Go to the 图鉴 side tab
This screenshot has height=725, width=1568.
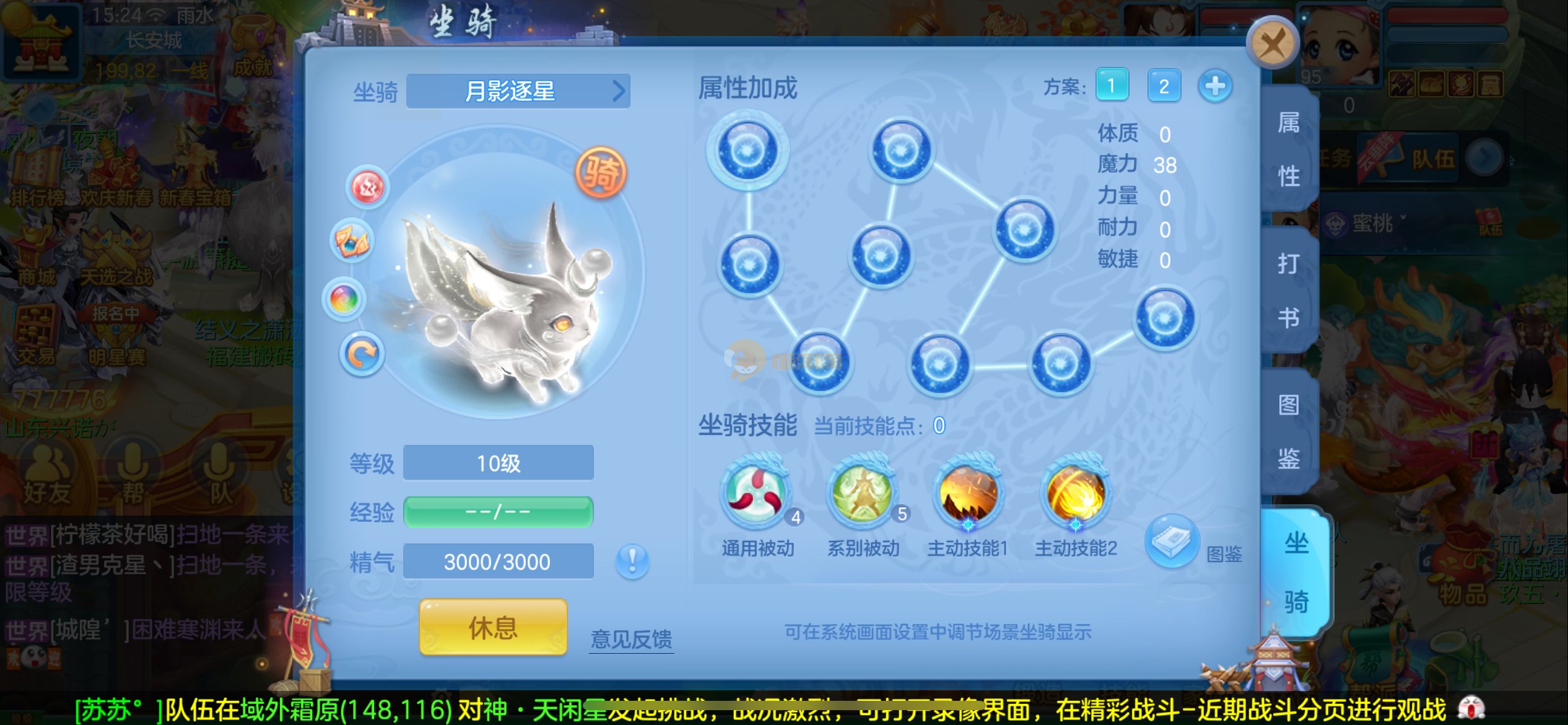pos(1289,432)
